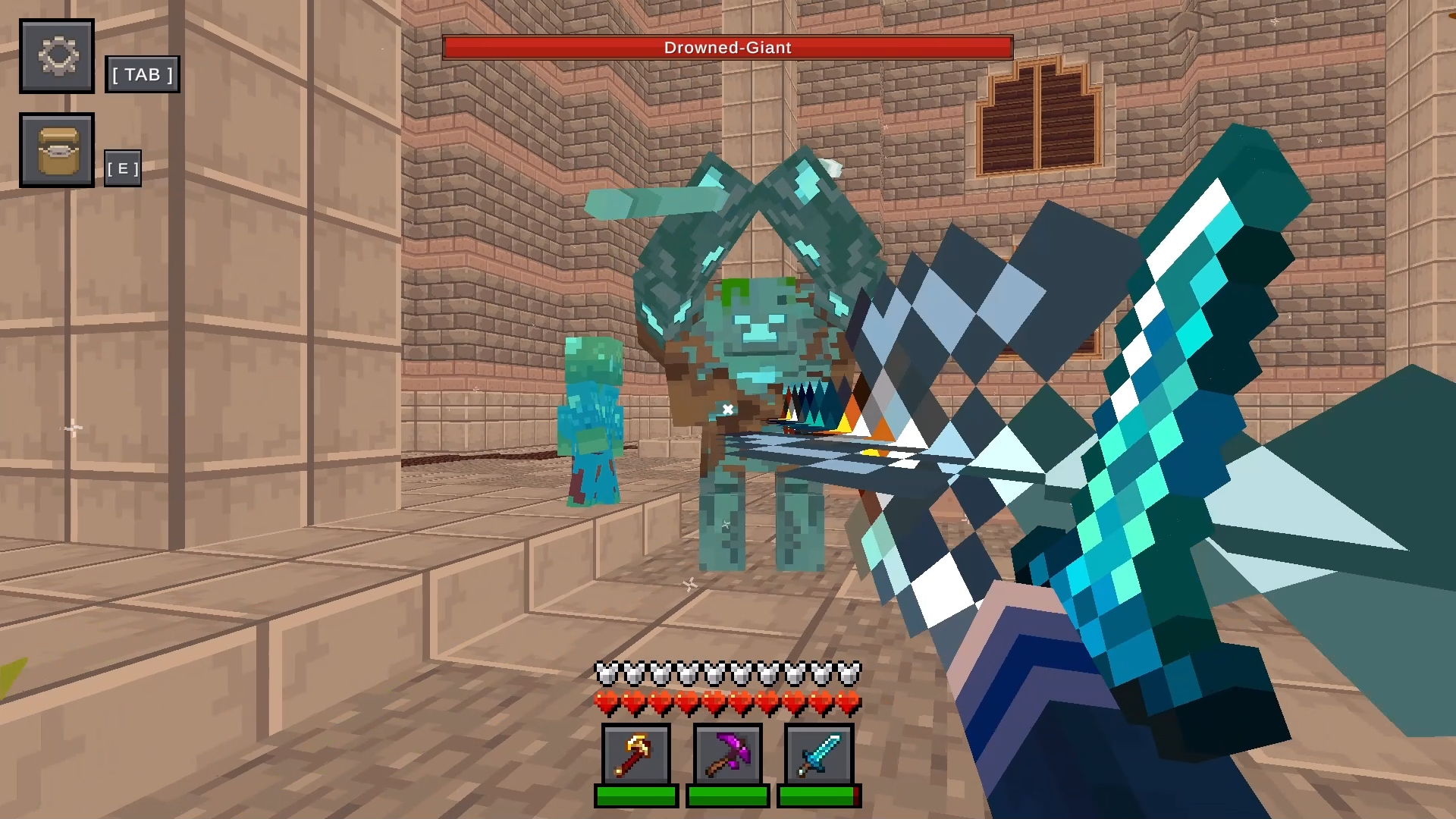Click the white hit marker near the giant
Image resolution: width=1456 pixels, height=819 pixels.
[726, 408]
